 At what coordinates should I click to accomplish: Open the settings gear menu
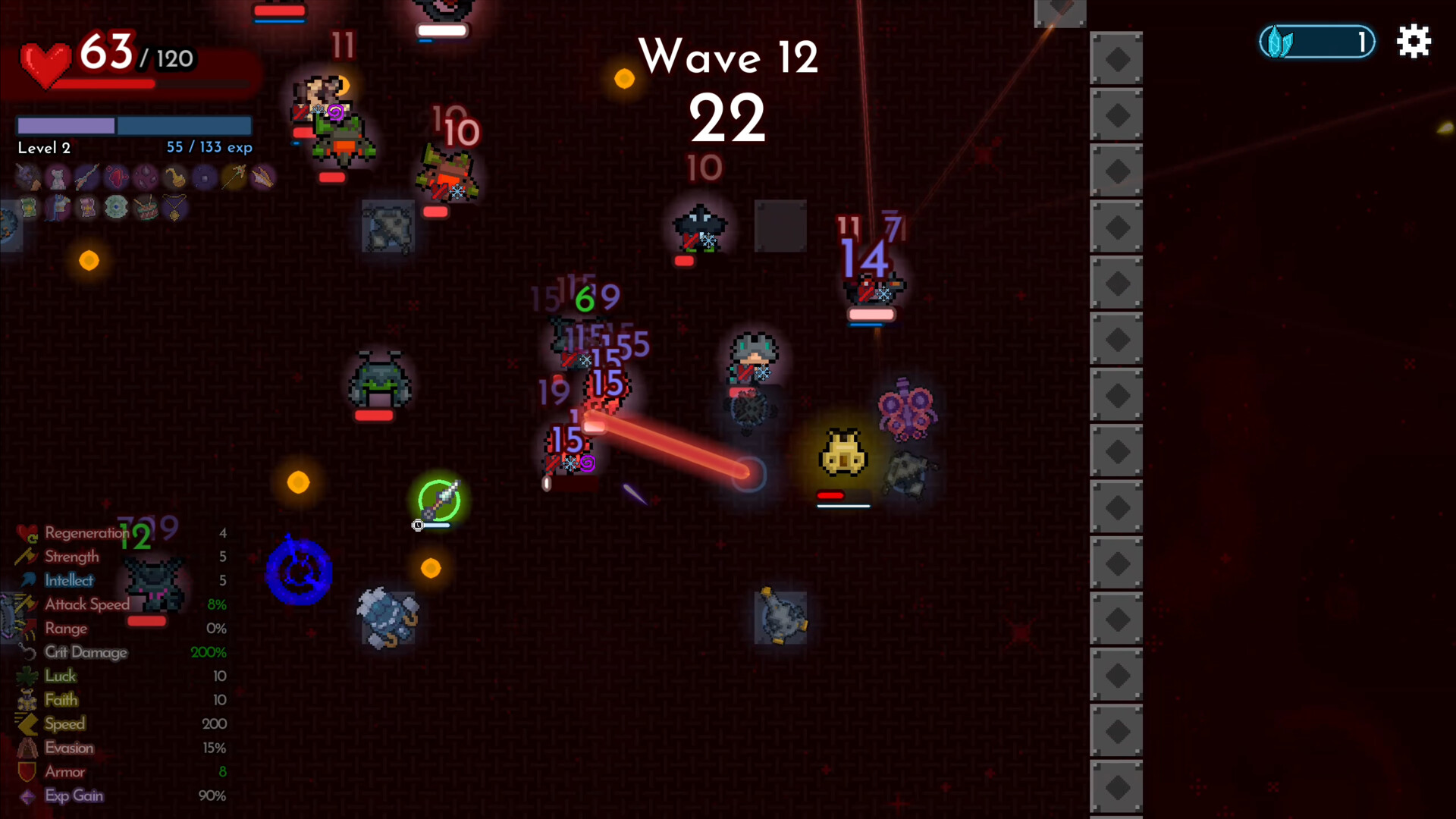(x=1414, y=42)
